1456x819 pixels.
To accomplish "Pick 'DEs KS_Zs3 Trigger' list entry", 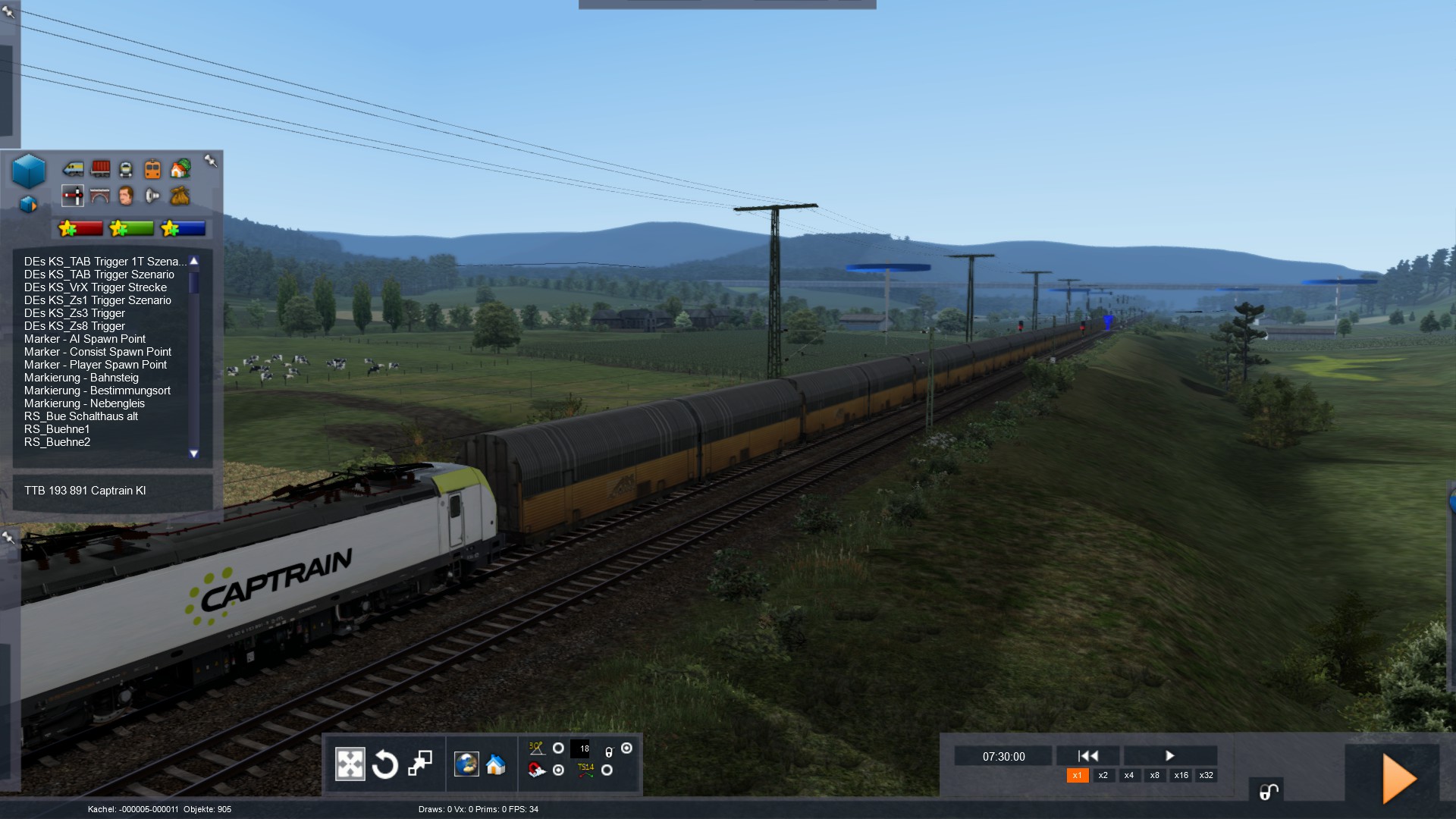I will 74,313.
